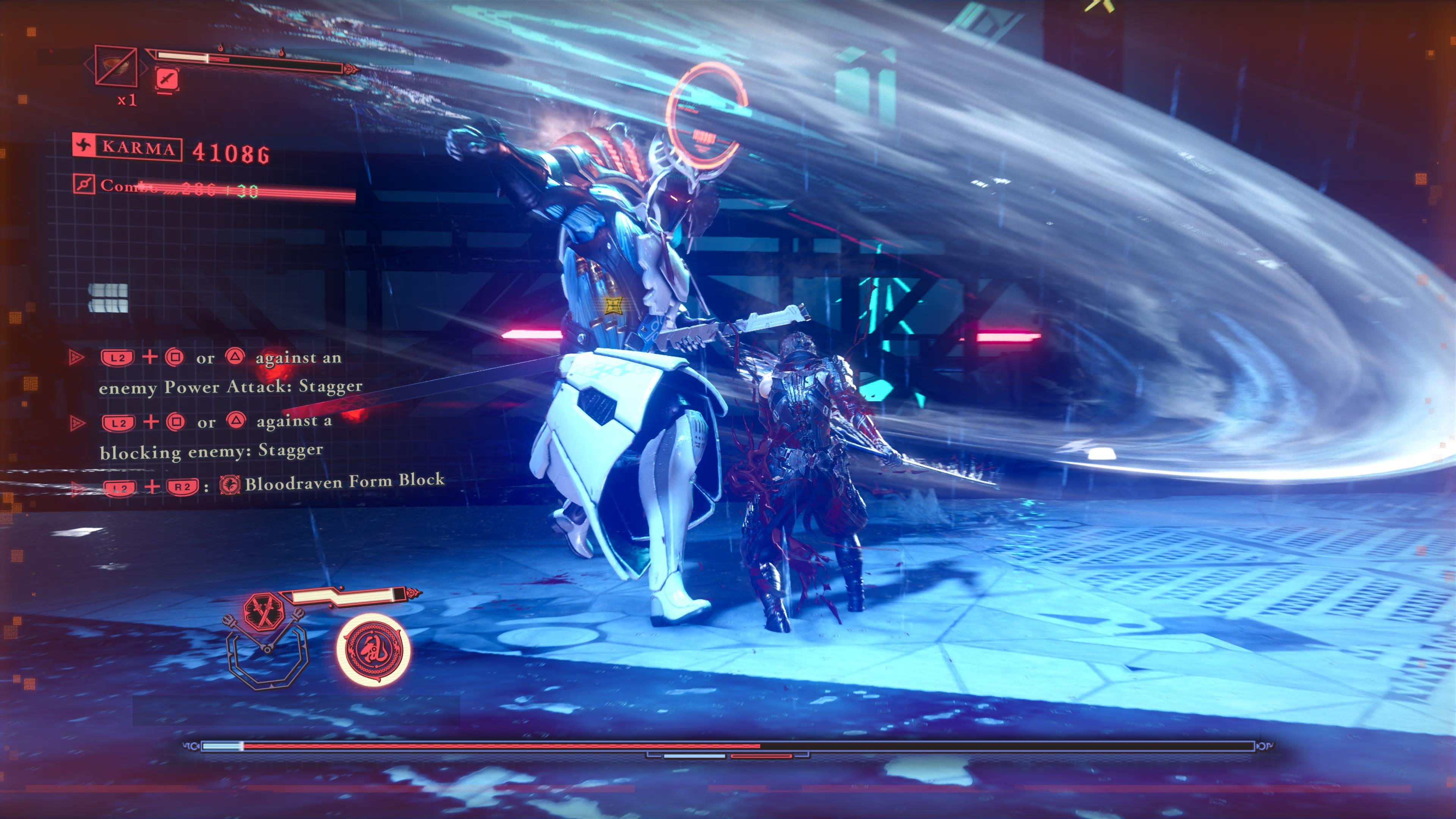Activate the glowing circular Bloodraven emblem
Image resolution: width=1456 pixels, height=819 pixels.
[373, 650]
